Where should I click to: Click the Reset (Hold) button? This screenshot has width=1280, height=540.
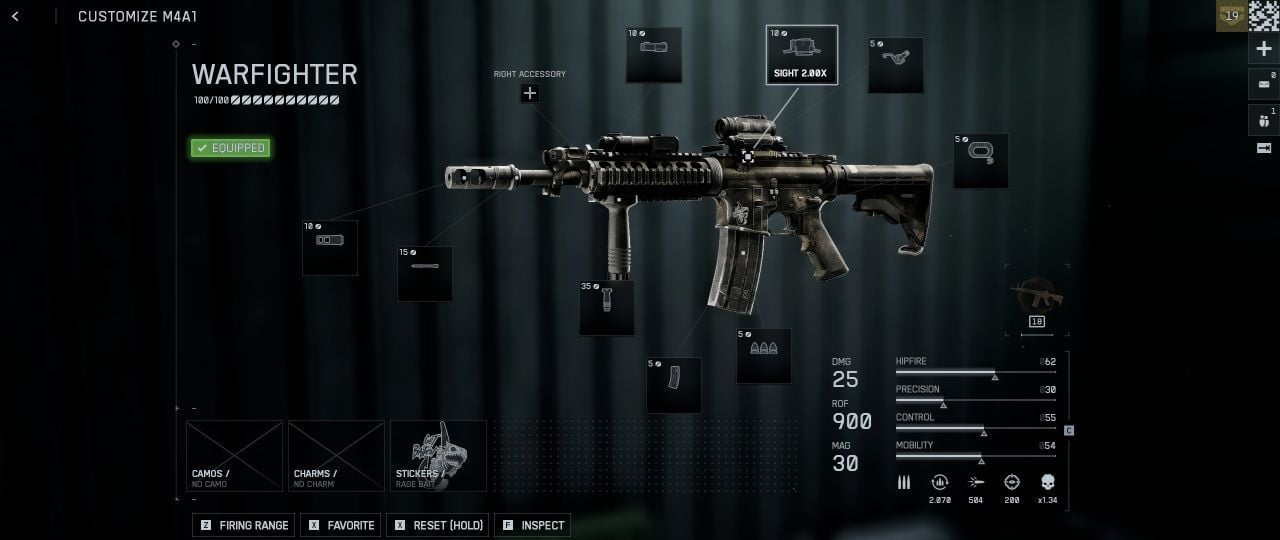(x=438, y=525)
